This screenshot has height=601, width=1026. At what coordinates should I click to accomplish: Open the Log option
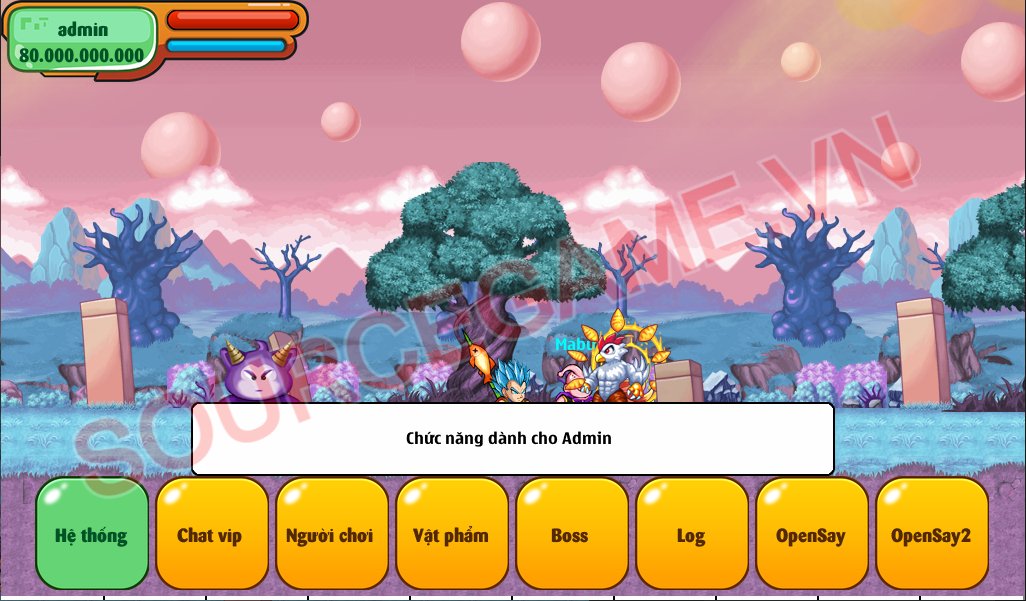(691, 534)
